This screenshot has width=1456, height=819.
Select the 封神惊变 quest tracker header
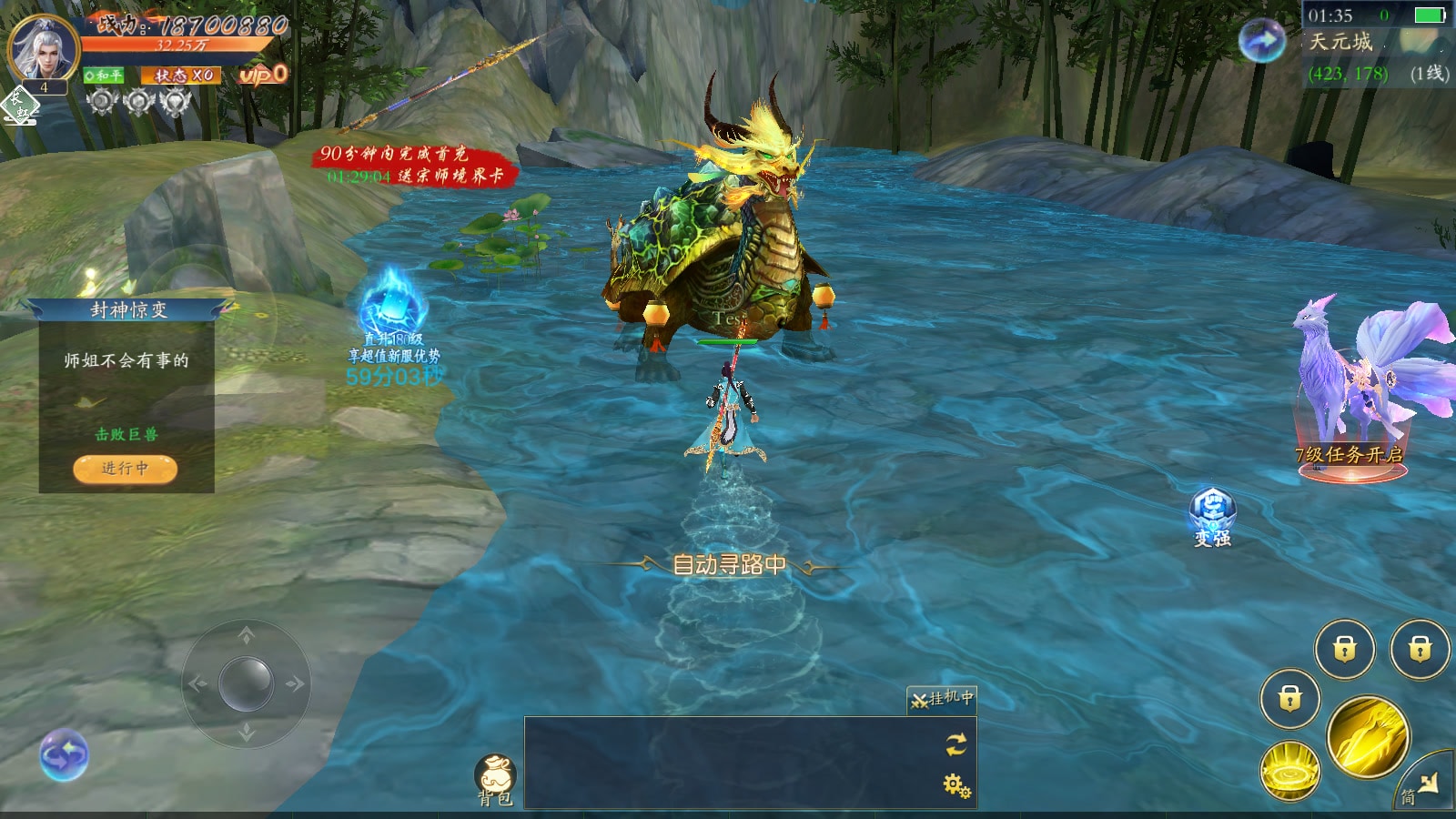[x=128, y=310]
